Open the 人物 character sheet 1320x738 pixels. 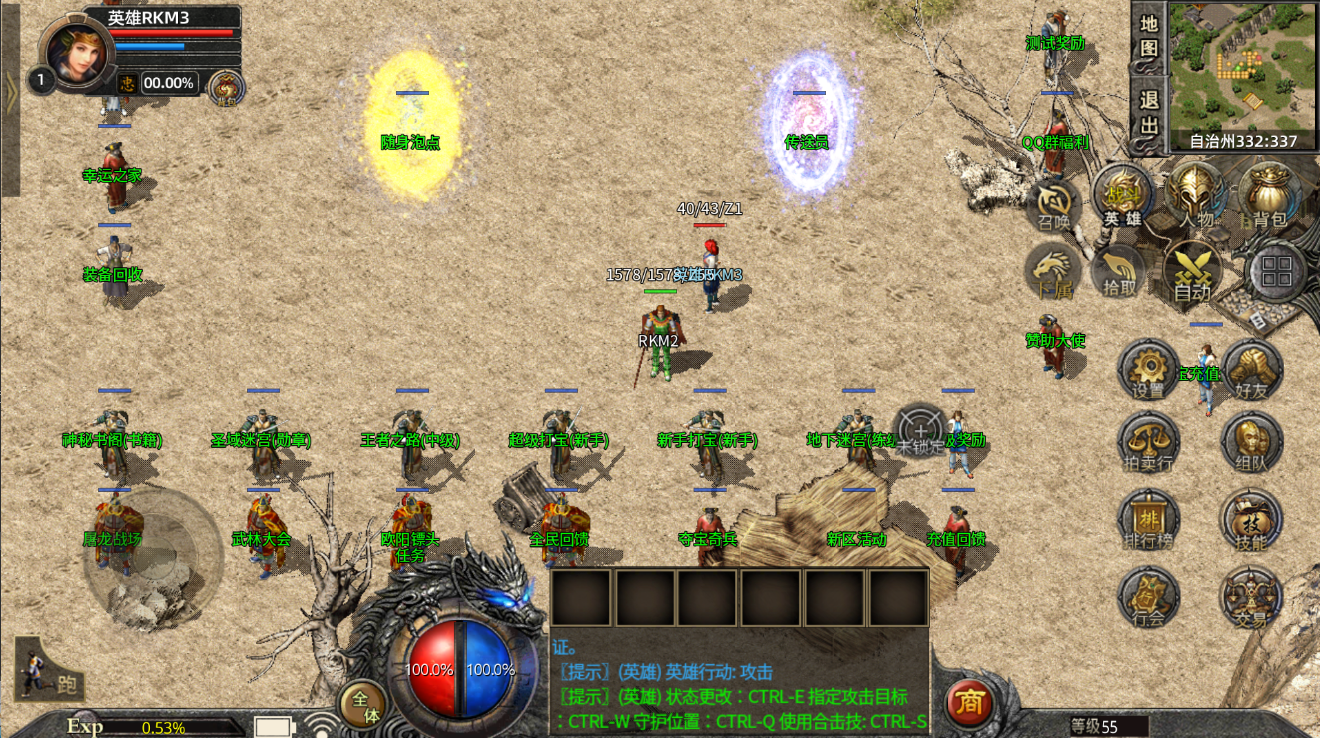[x=1196, y=195]
